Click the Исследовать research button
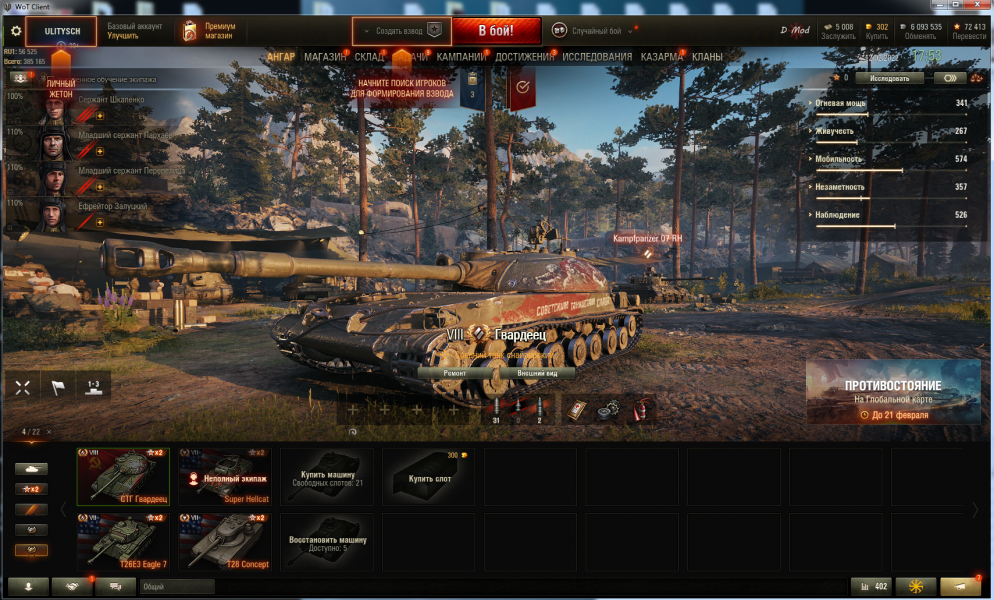Image resolution: width=994 pixels, height=600 pixels. (889, 77)
